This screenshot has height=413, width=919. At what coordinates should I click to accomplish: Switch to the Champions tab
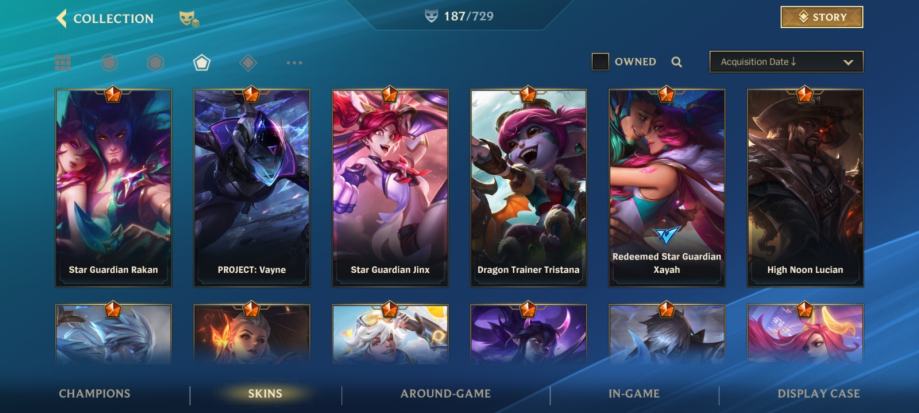94,394
